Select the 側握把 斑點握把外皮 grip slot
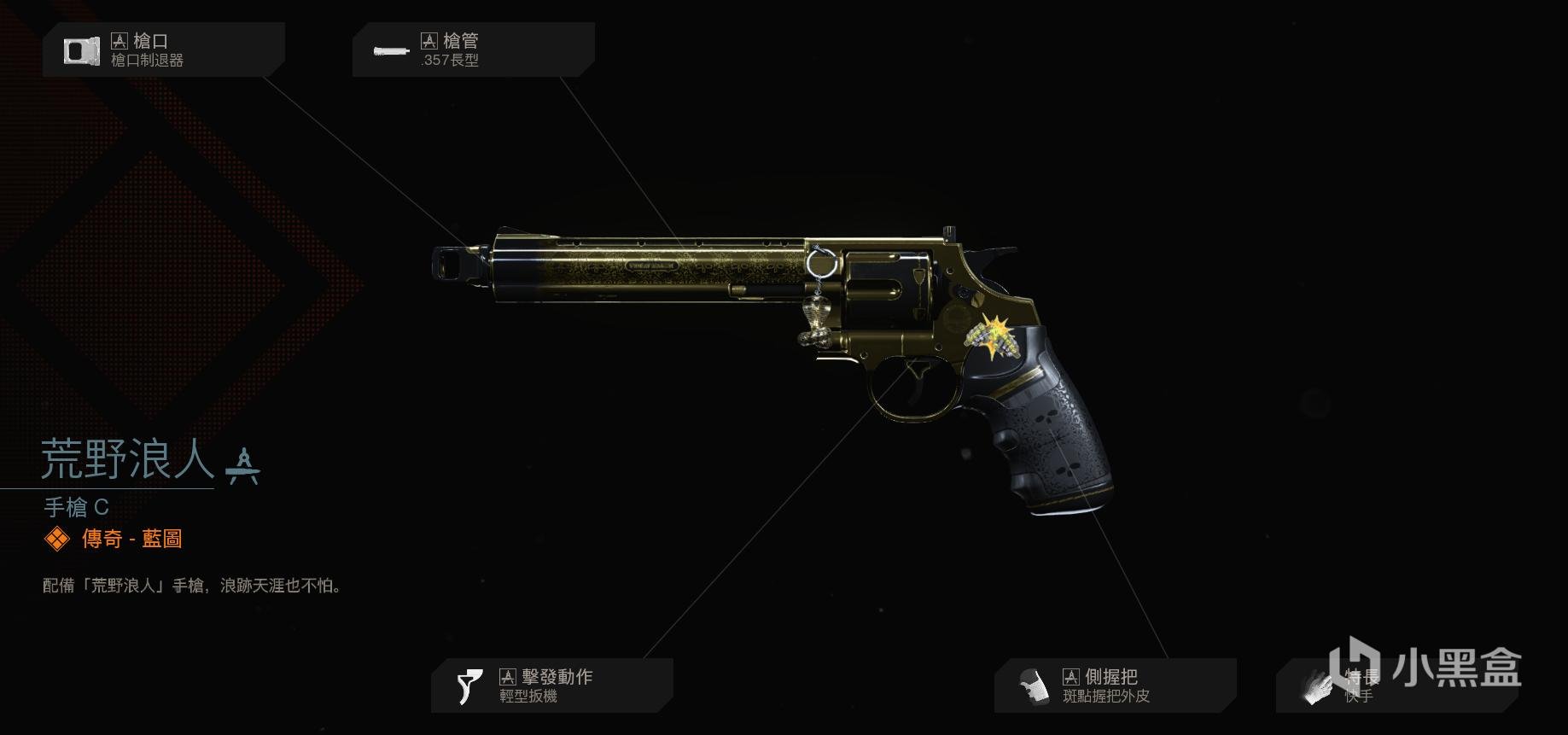The height and width of the screenshot is (735, 1568). coord(1114,685)
